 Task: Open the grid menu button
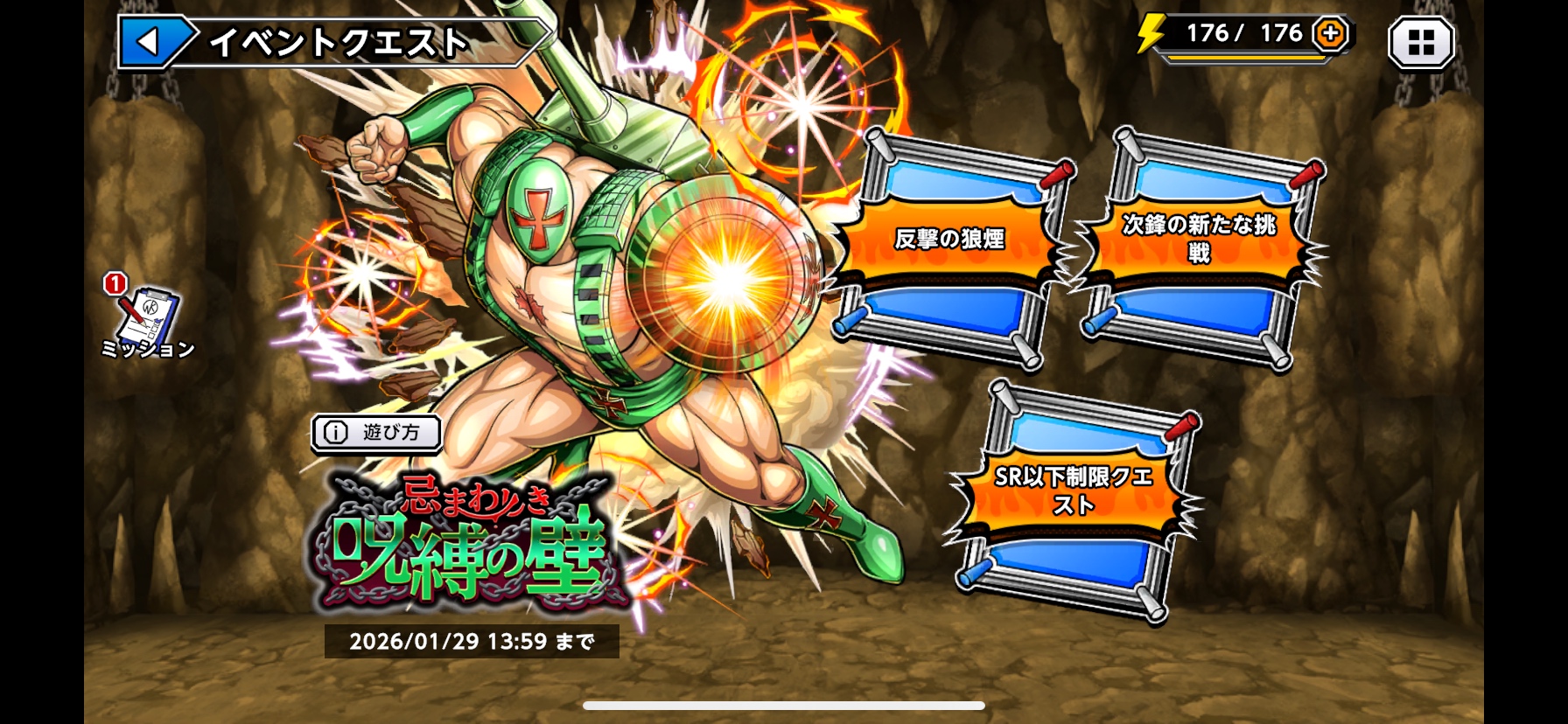1421,42
